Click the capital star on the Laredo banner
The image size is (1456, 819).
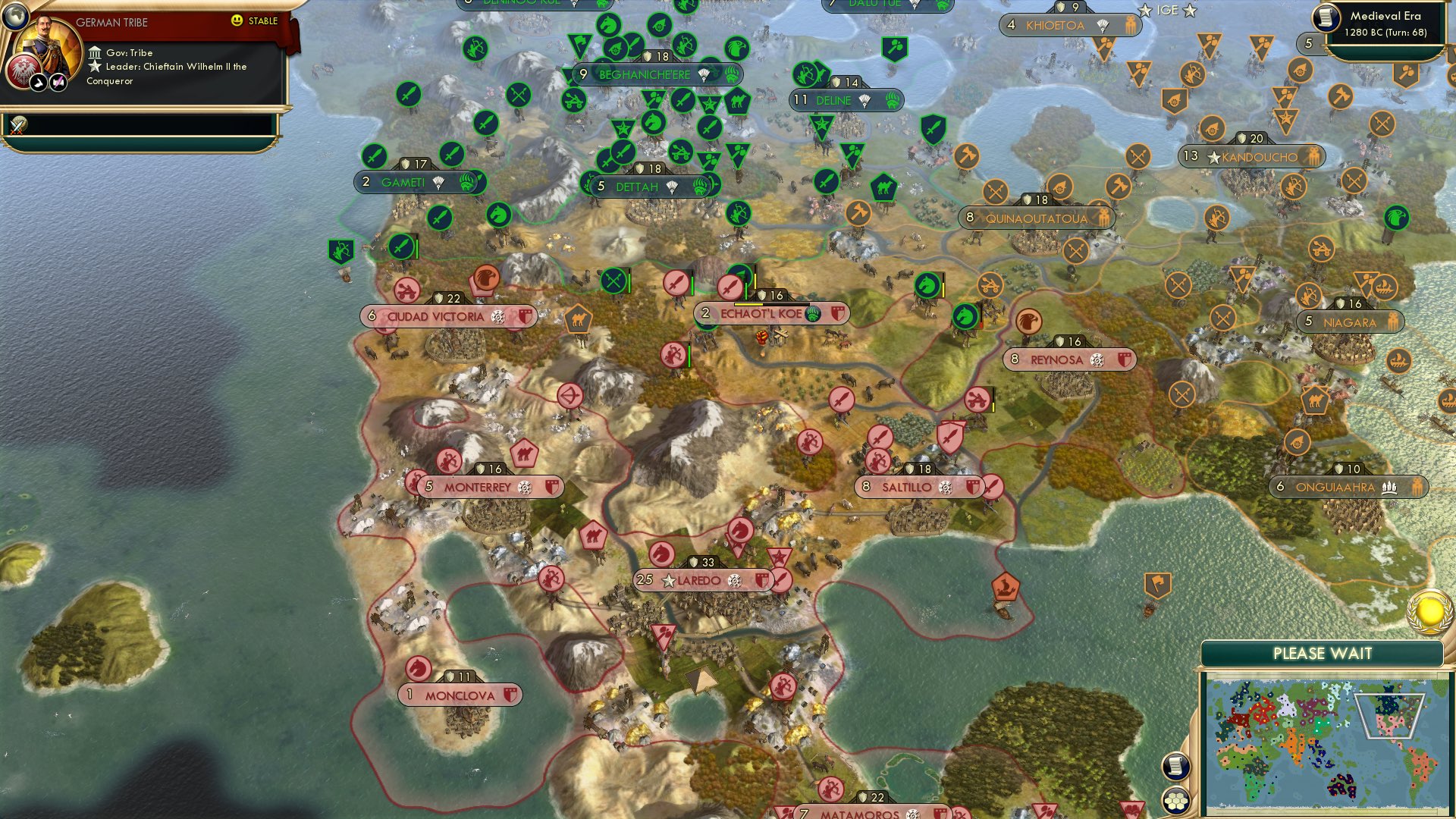click(x=669, y=580)
